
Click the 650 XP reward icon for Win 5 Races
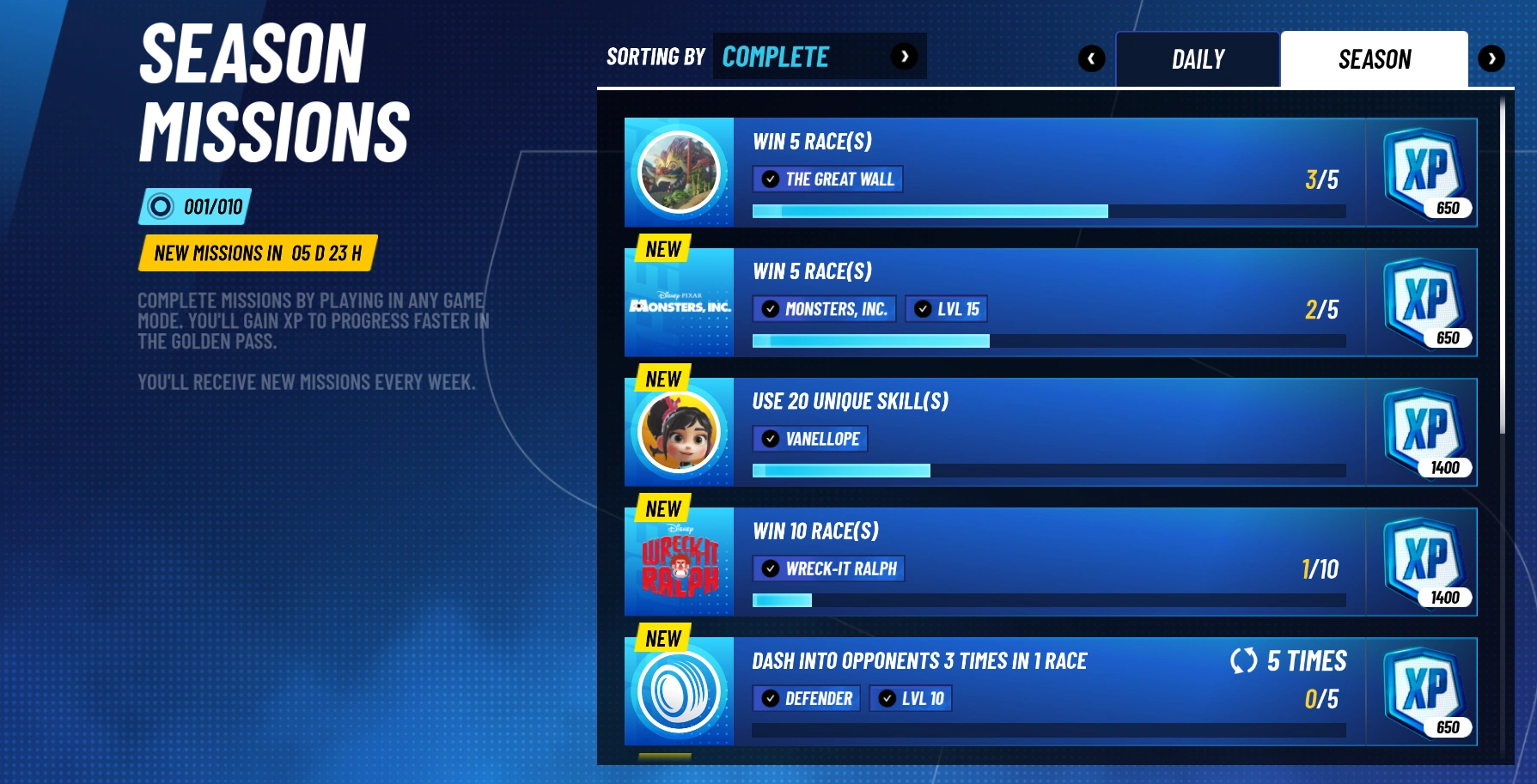pos(1428,169)
